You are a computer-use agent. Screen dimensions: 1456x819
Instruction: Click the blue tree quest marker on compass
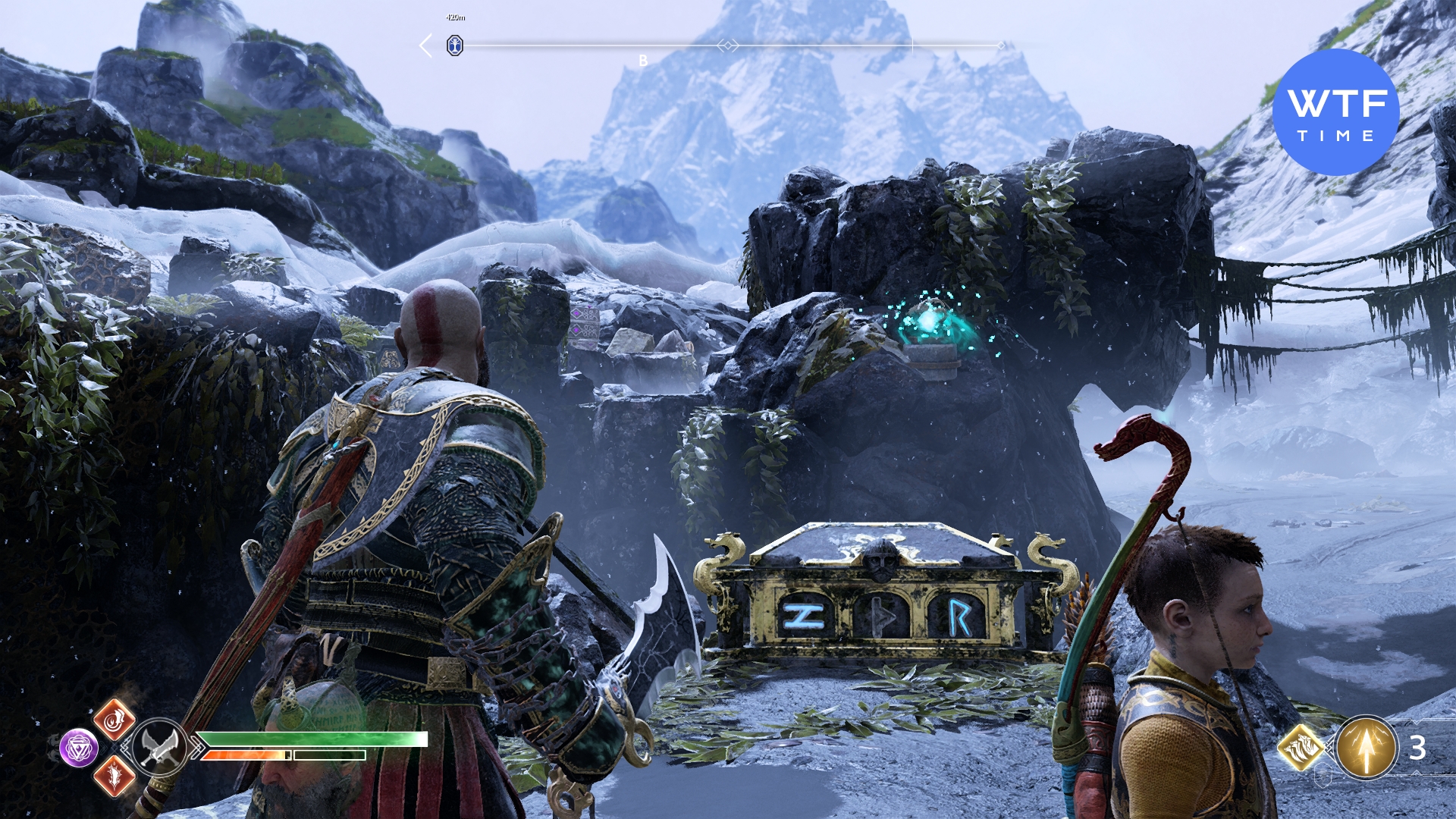pos(454,46)
